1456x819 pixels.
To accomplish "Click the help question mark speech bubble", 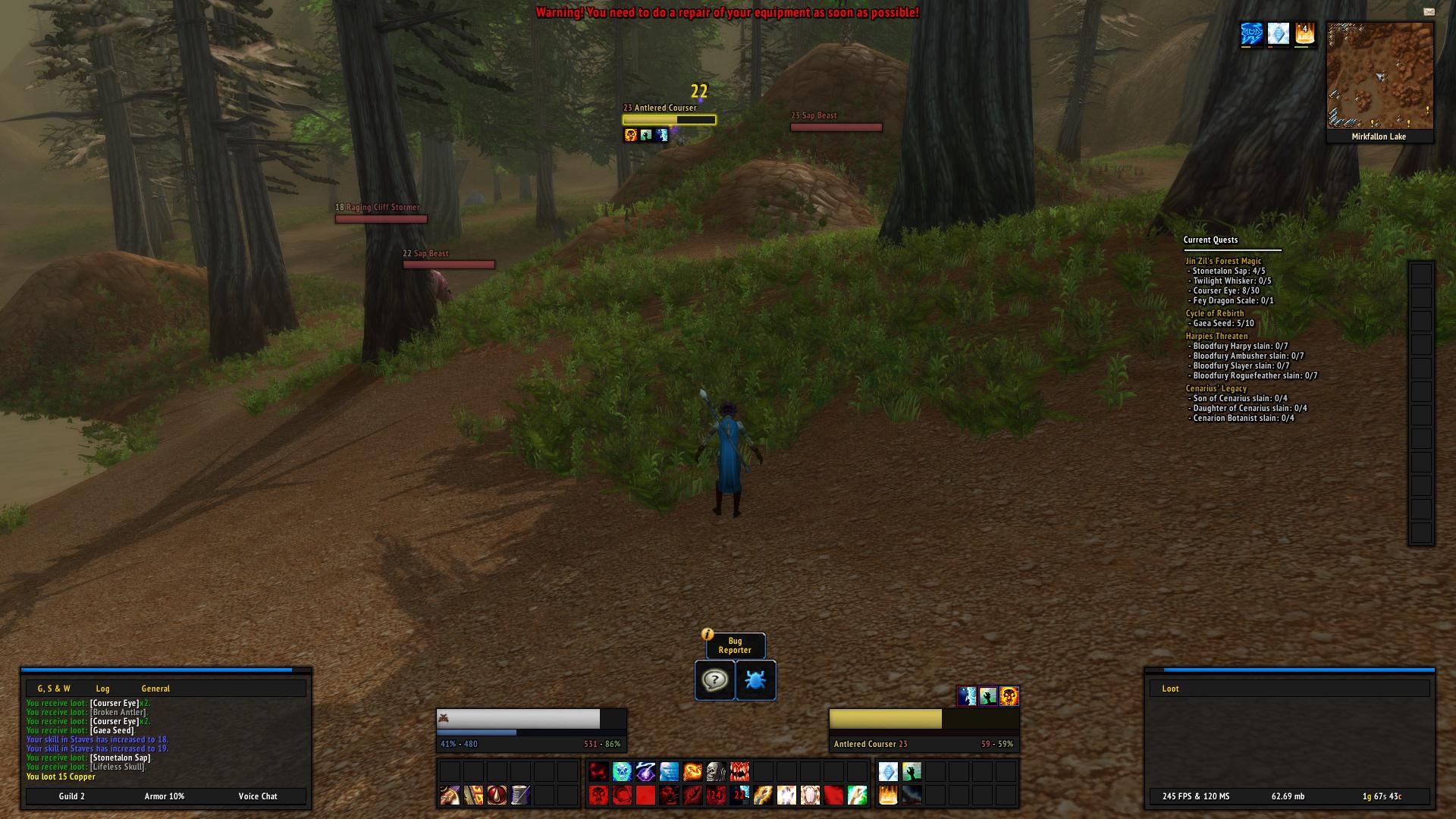I will coord(714,680).
